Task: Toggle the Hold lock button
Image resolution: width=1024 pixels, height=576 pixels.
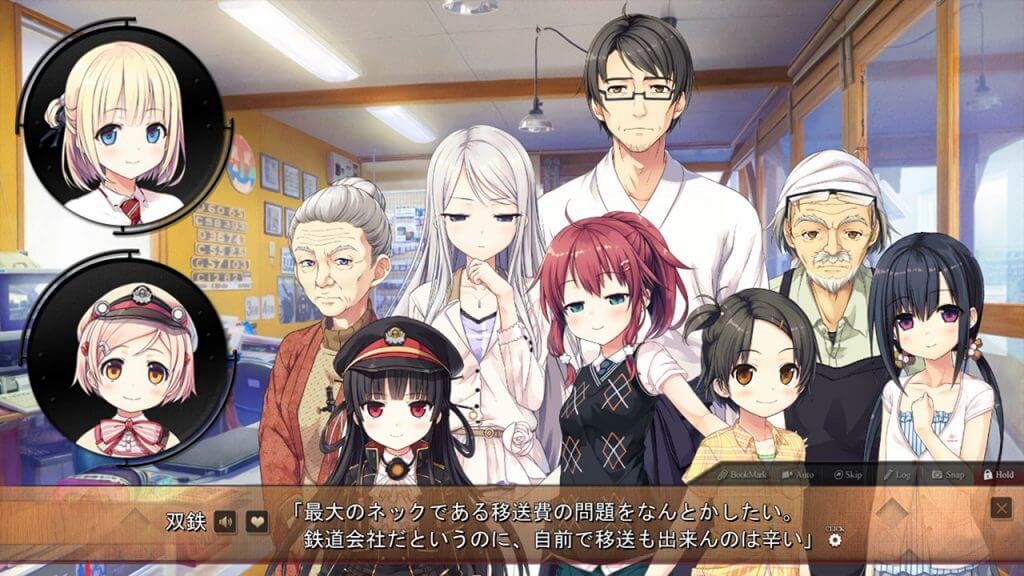Action: pyautogui.click(x=998, y=473)
